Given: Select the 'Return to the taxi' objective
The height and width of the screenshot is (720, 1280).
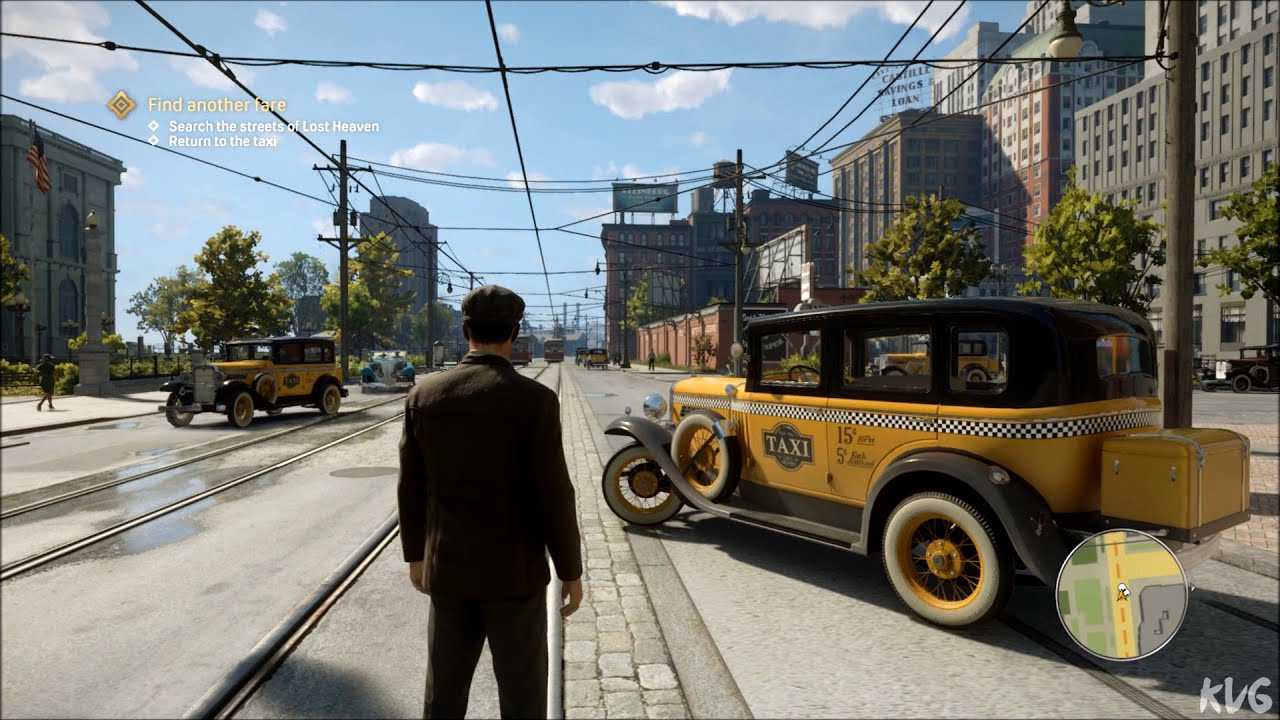Looking at the screenshot, I should 222,141.
